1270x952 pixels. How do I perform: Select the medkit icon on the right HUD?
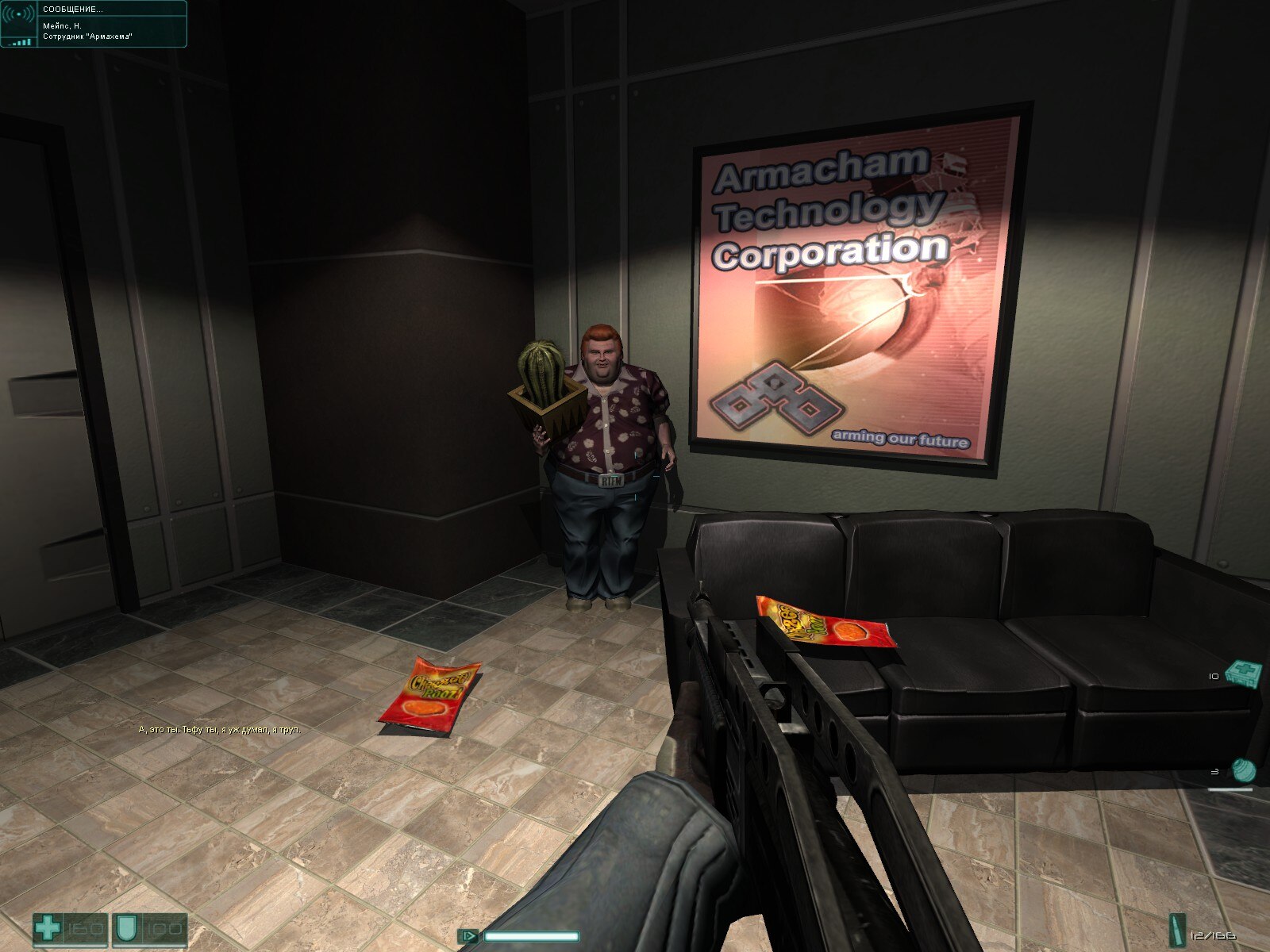pyautogui.click(x=1243, y=673)
